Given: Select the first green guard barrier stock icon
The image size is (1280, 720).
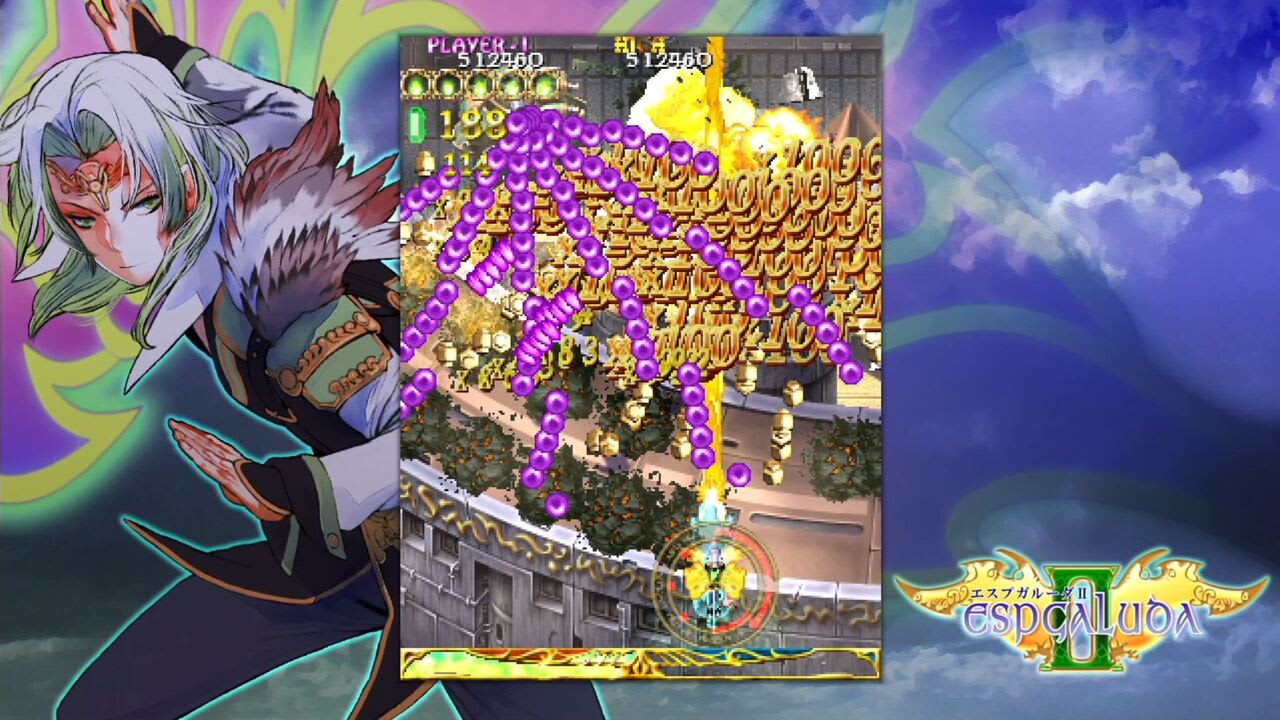Looking at the screenshot, I should pyautogui.click(x=417, y=86).
